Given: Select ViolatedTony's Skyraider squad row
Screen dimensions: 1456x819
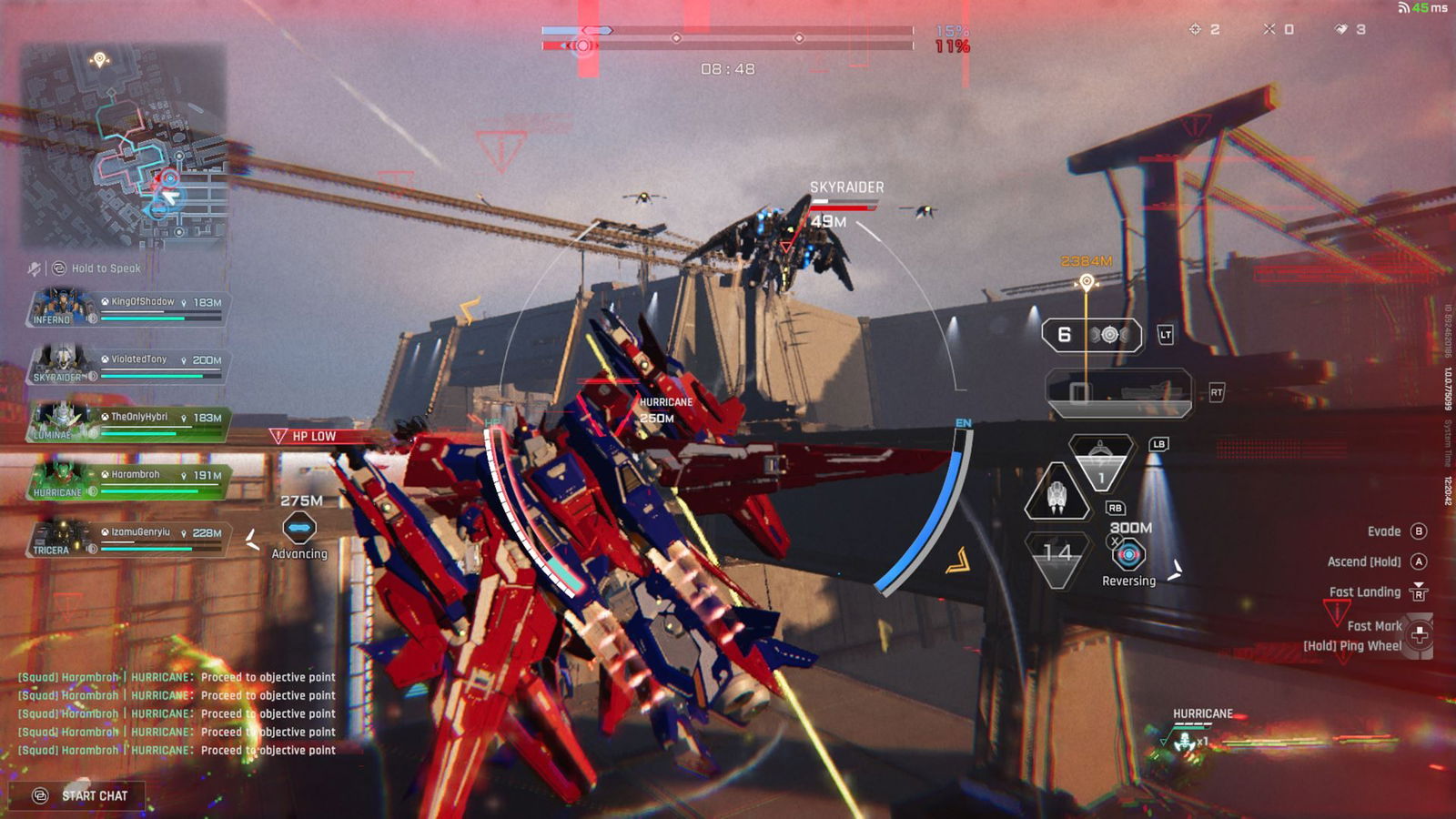Looking at the screenshot, I should click(127, 366).
